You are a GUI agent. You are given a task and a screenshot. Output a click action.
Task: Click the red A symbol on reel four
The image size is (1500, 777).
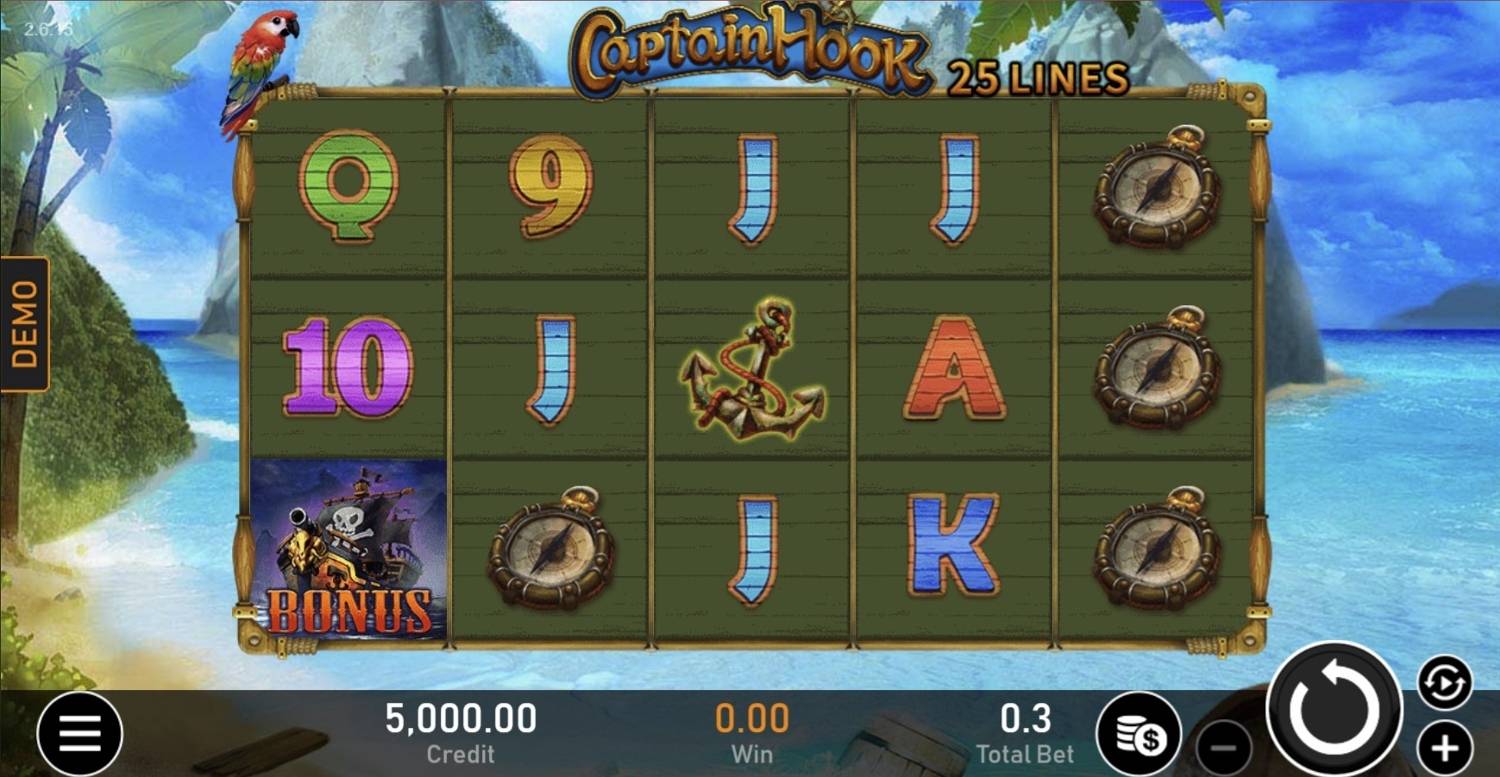pyautogui.click(x=955, y=370)
